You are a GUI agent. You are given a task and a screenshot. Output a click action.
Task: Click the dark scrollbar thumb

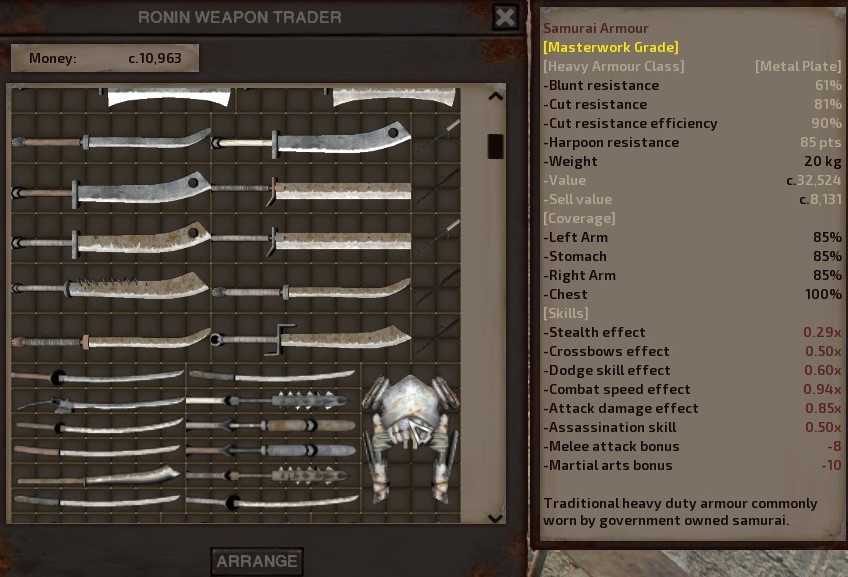[495, 146]
